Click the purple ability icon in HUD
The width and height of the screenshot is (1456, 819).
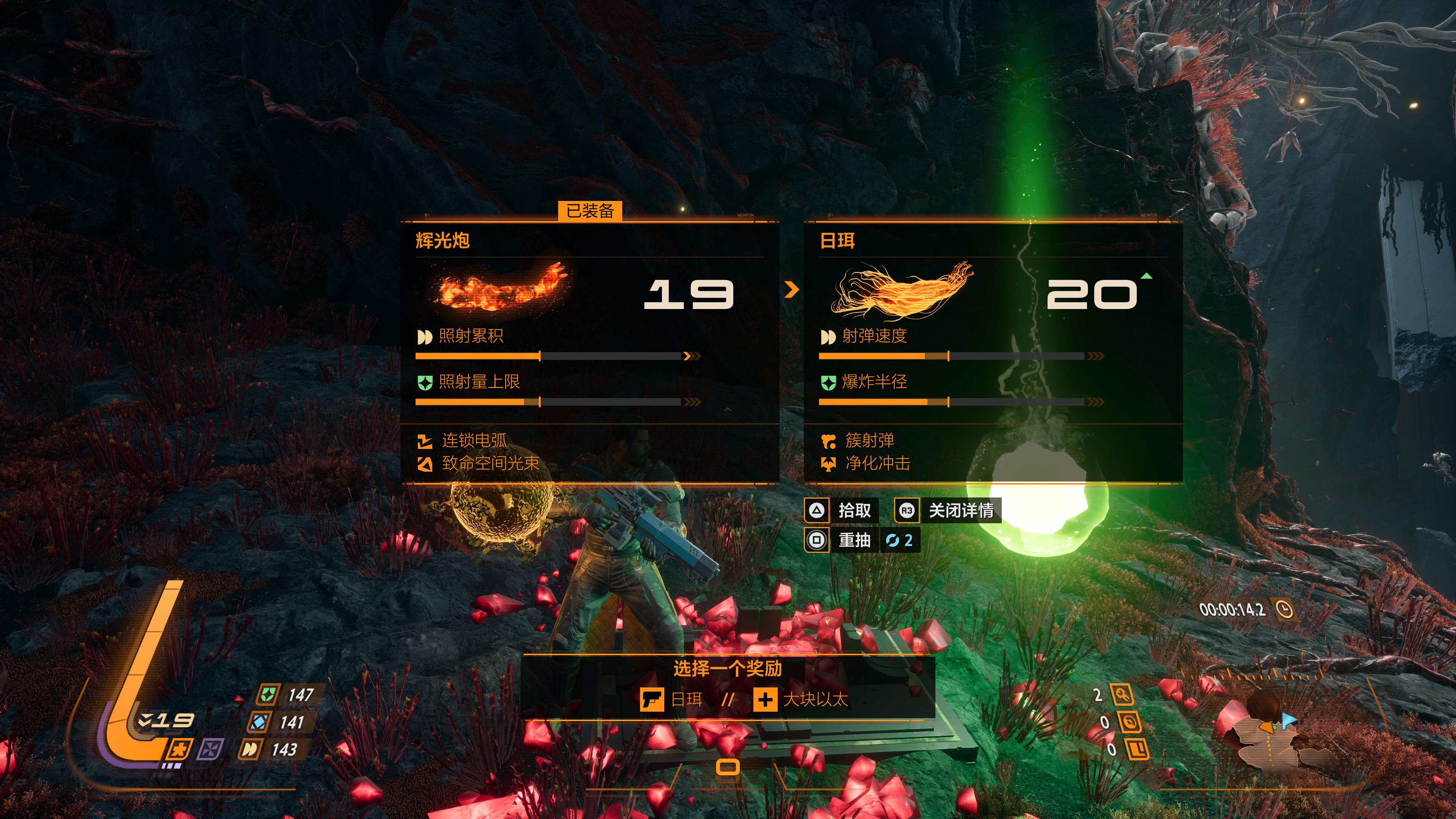pos(210,750)
